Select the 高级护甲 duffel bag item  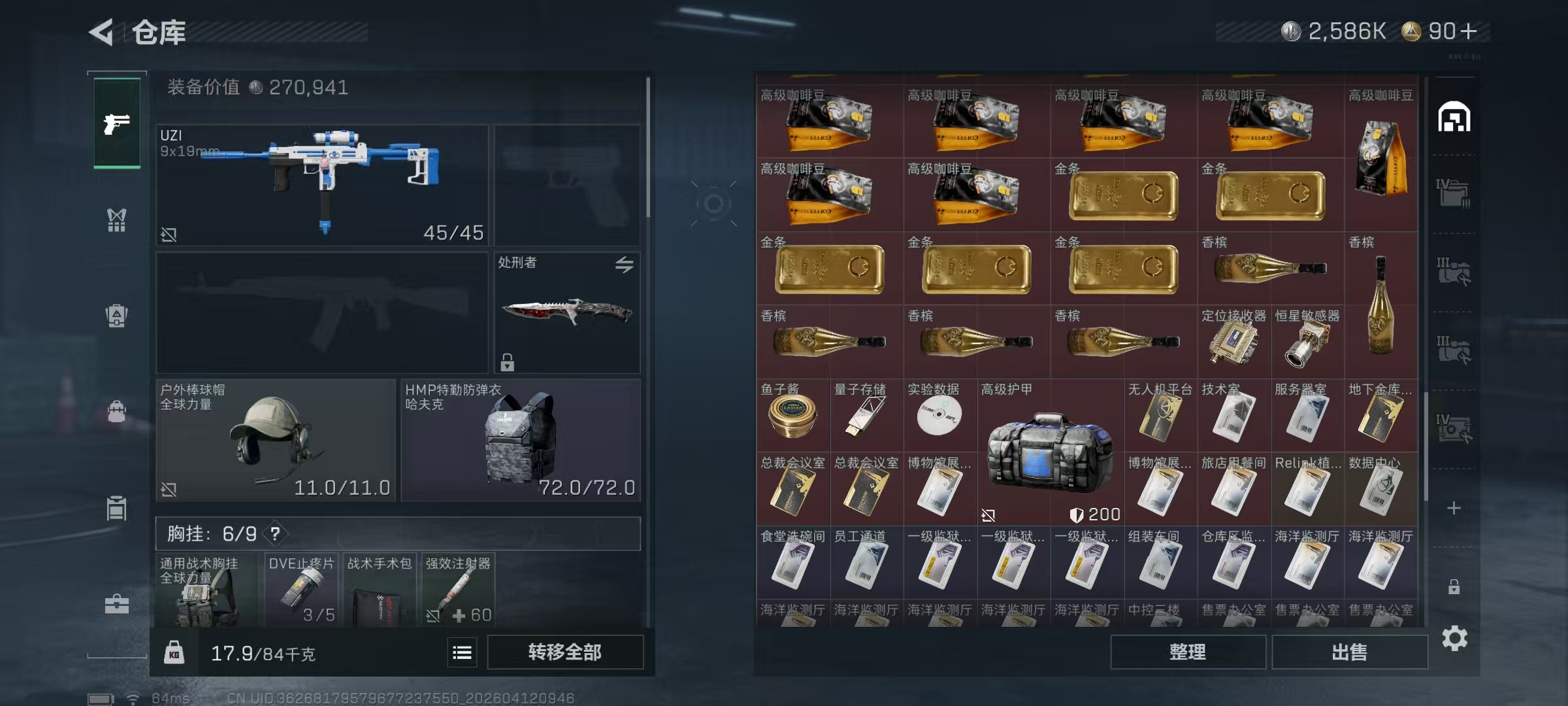coord(1050,452)
